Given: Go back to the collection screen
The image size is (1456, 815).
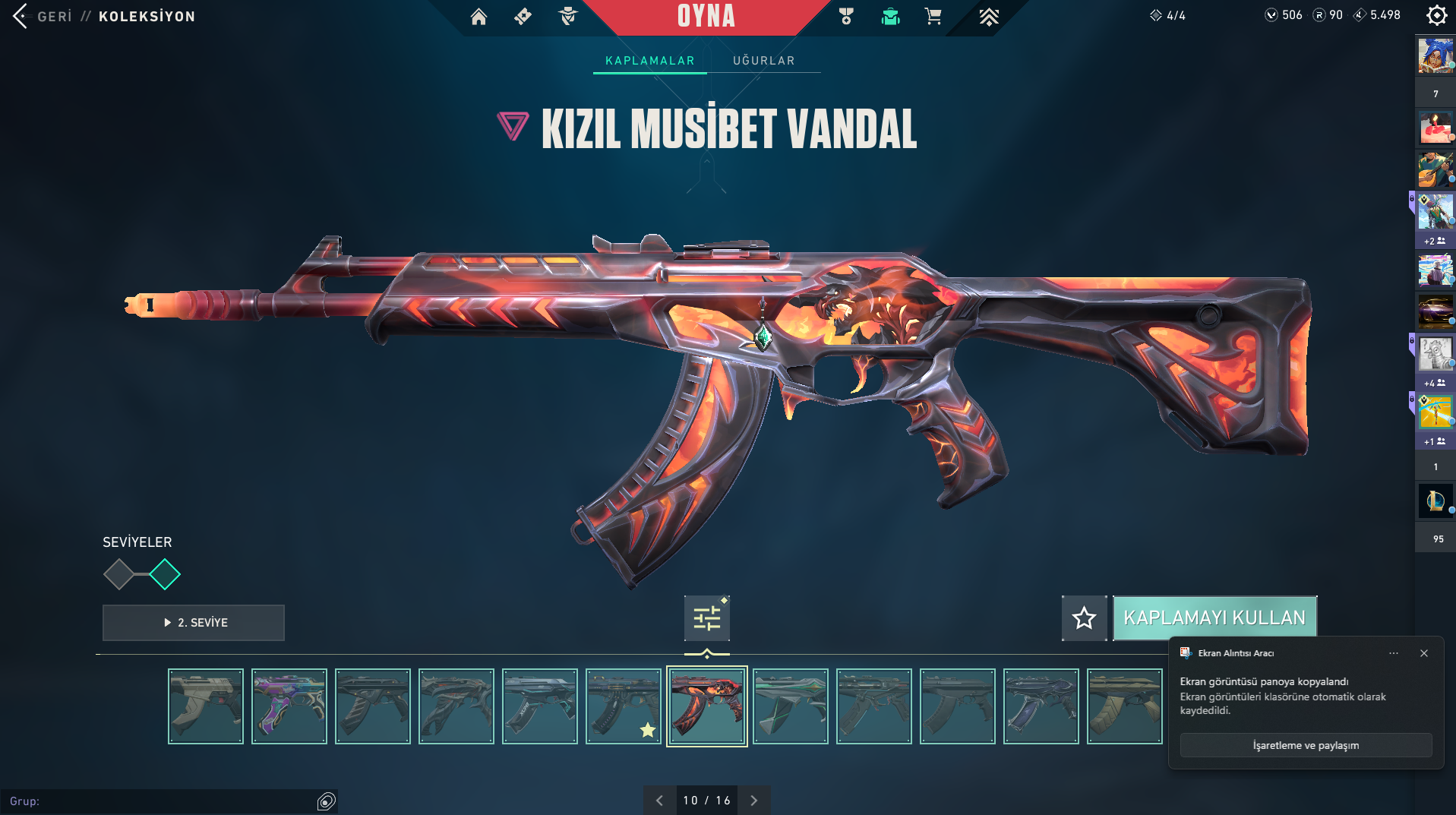Looking at the screenshot, I should click(21, 16).
